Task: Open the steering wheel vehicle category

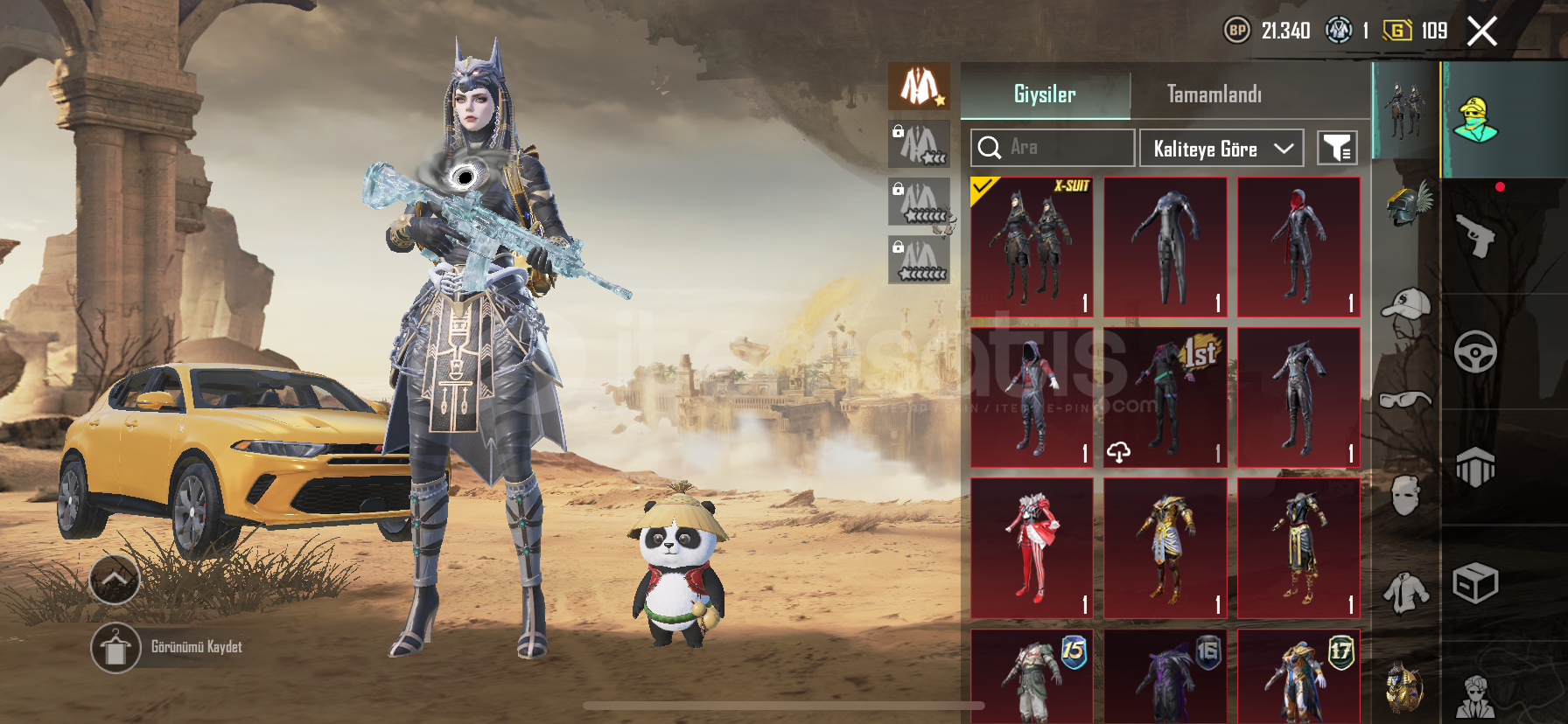Action: pos(1475,352)
